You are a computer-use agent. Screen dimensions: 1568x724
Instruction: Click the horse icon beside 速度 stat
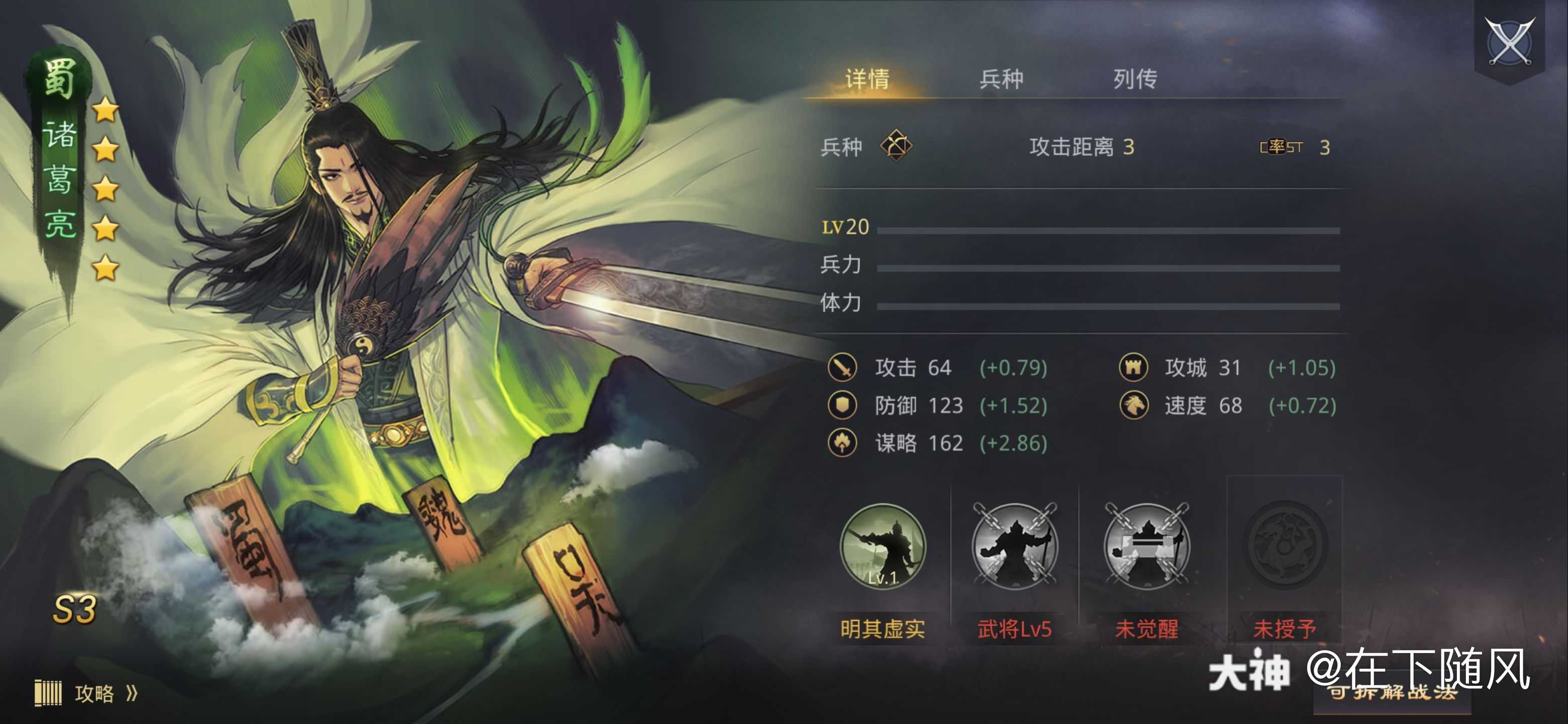tap(1133, 406)
